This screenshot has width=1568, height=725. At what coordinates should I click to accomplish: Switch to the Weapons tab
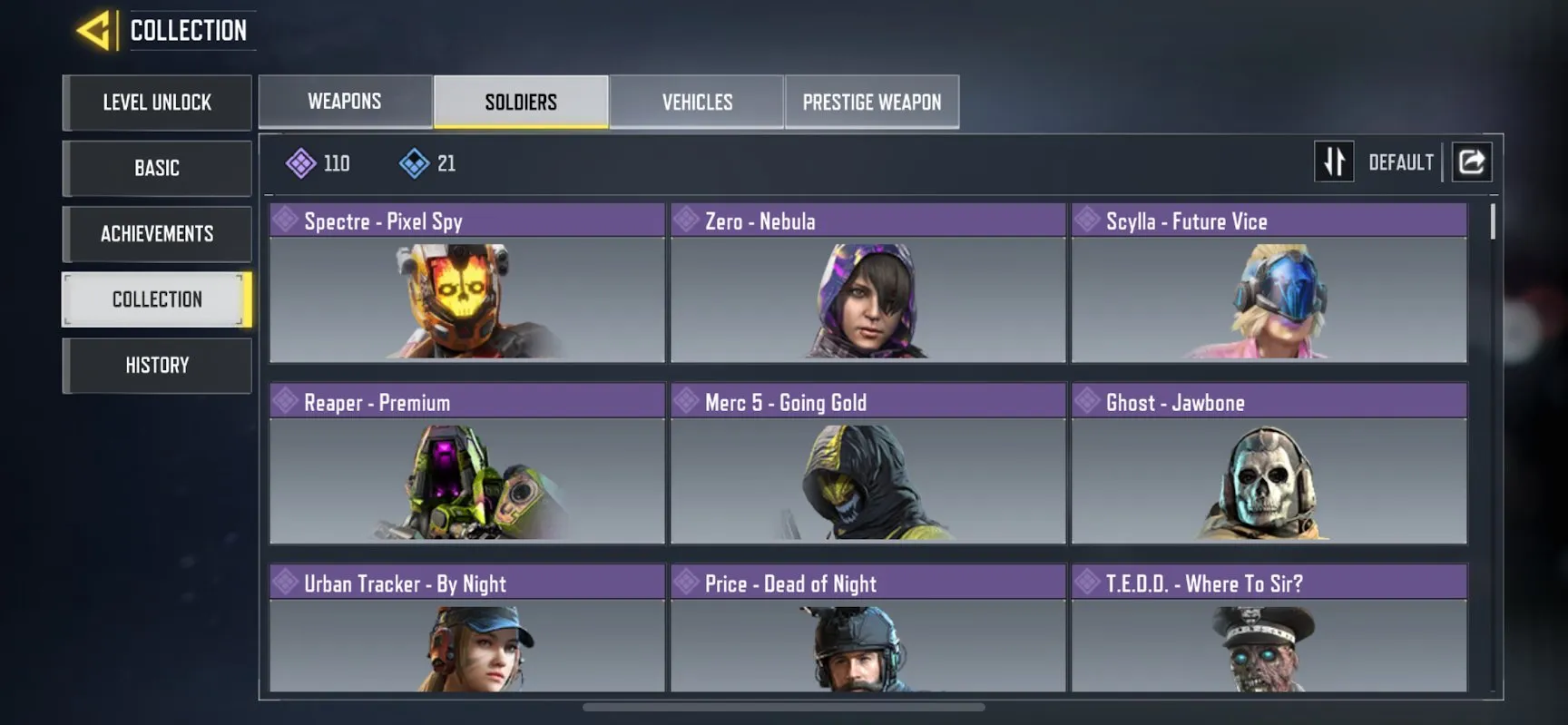[345, 102]
